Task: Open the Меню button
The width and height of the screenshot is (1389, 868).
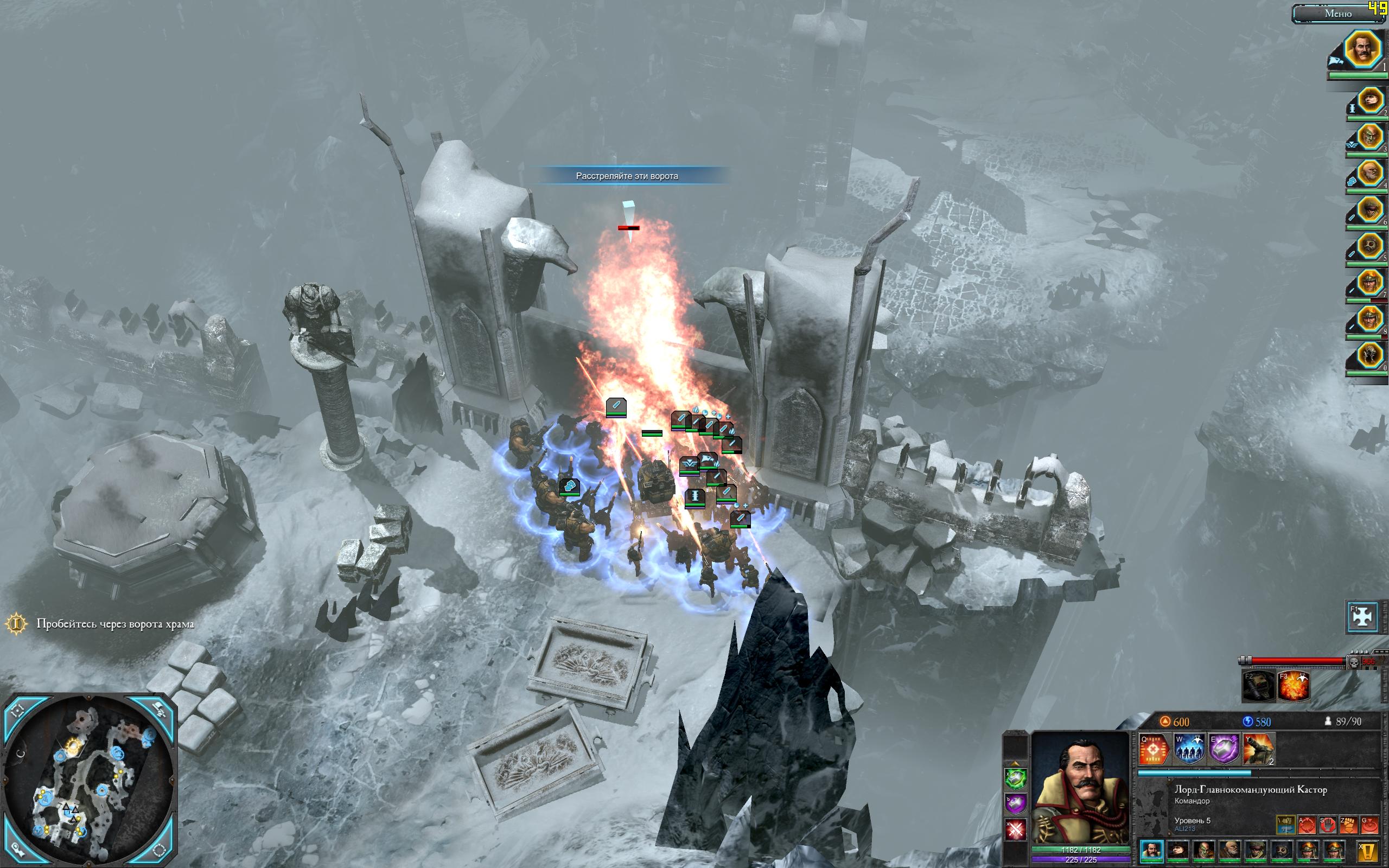Action: click(x=1337, y=14)
